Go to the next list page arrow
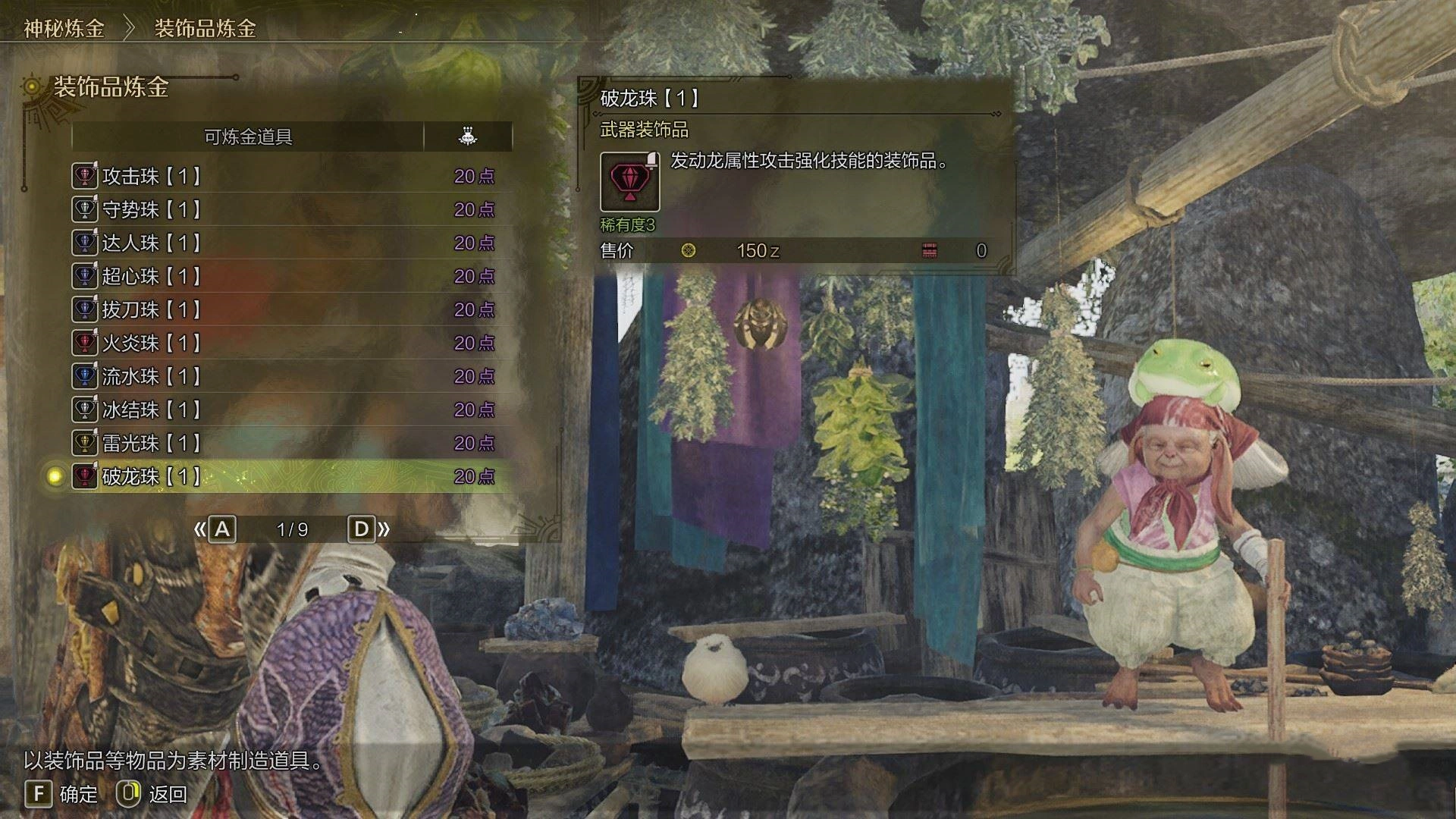The height and width of the screenshot is (819, 1456). pos(369,529)
